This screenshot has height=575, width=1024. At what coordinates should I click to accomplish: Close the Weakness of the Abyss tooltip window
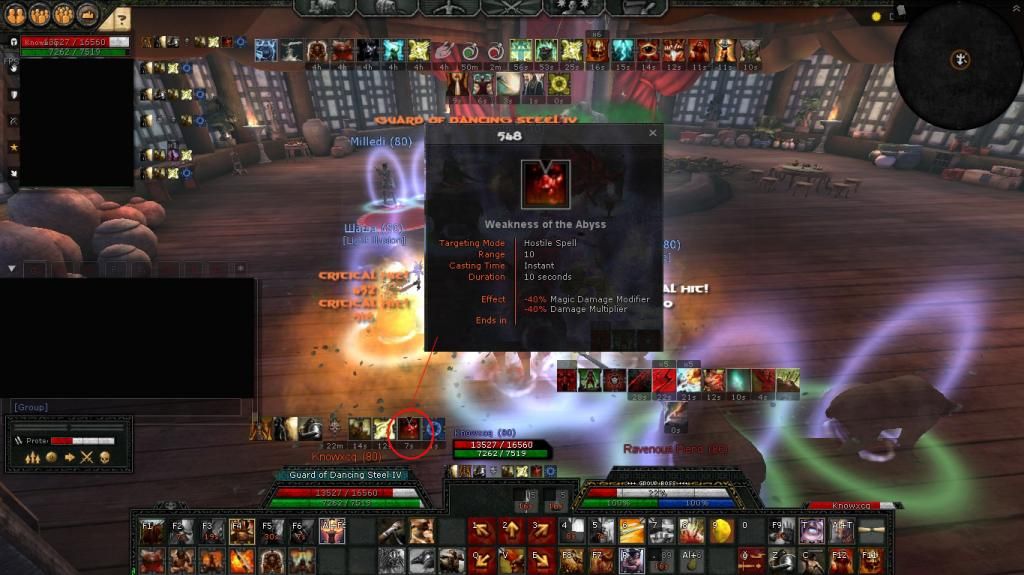[653, 133]
